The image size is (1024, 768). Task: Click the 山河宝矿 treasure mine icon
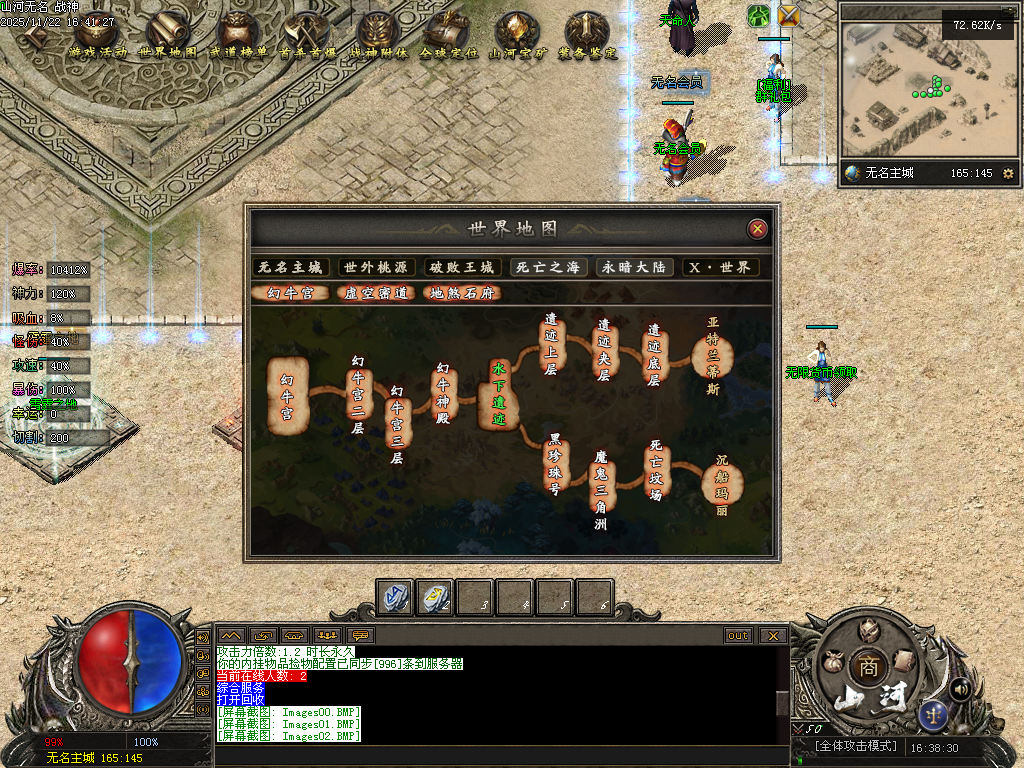517,36
